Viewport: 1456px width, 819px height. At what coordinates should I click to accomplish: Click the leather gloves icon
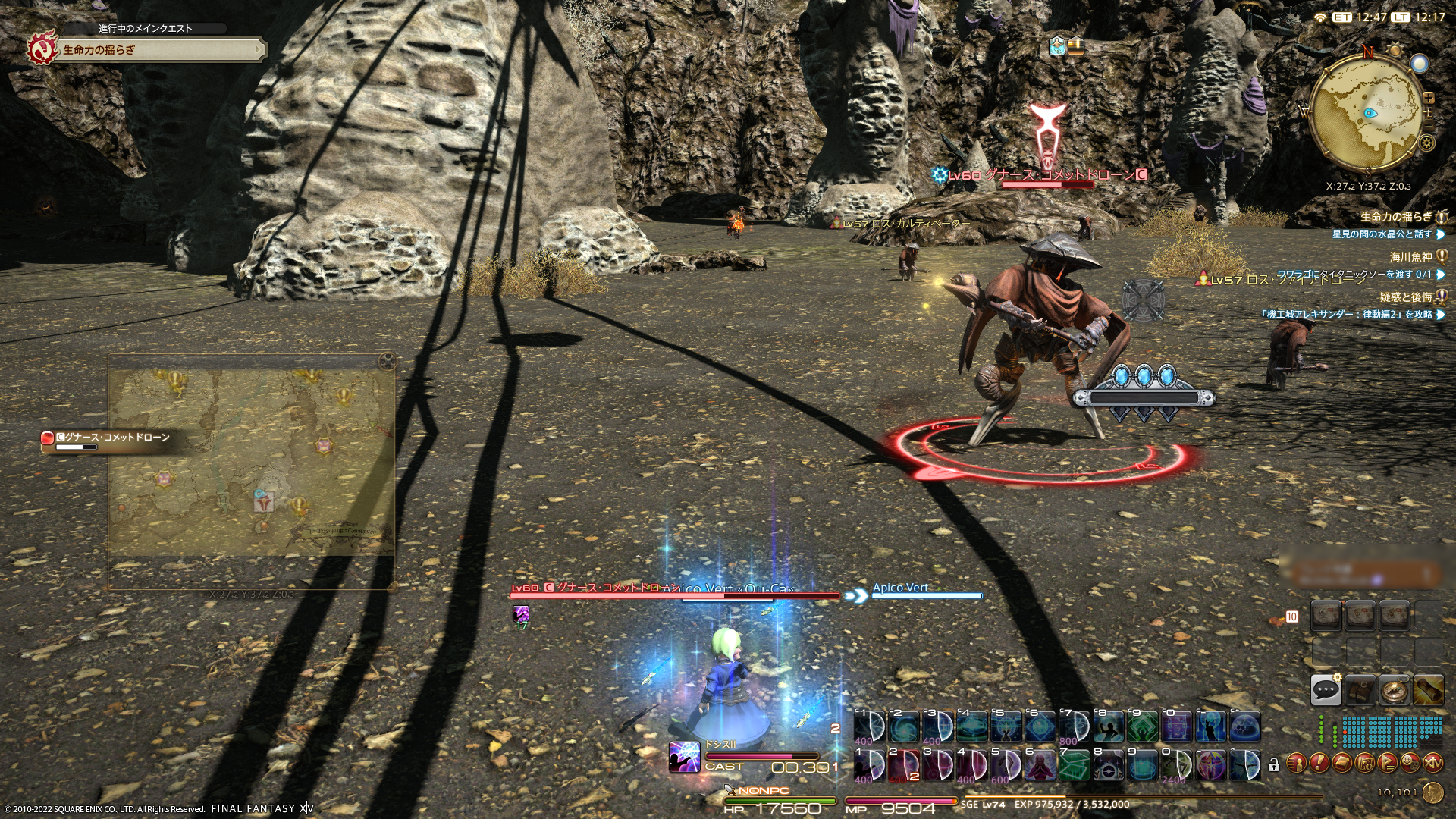pos(1360,689)
